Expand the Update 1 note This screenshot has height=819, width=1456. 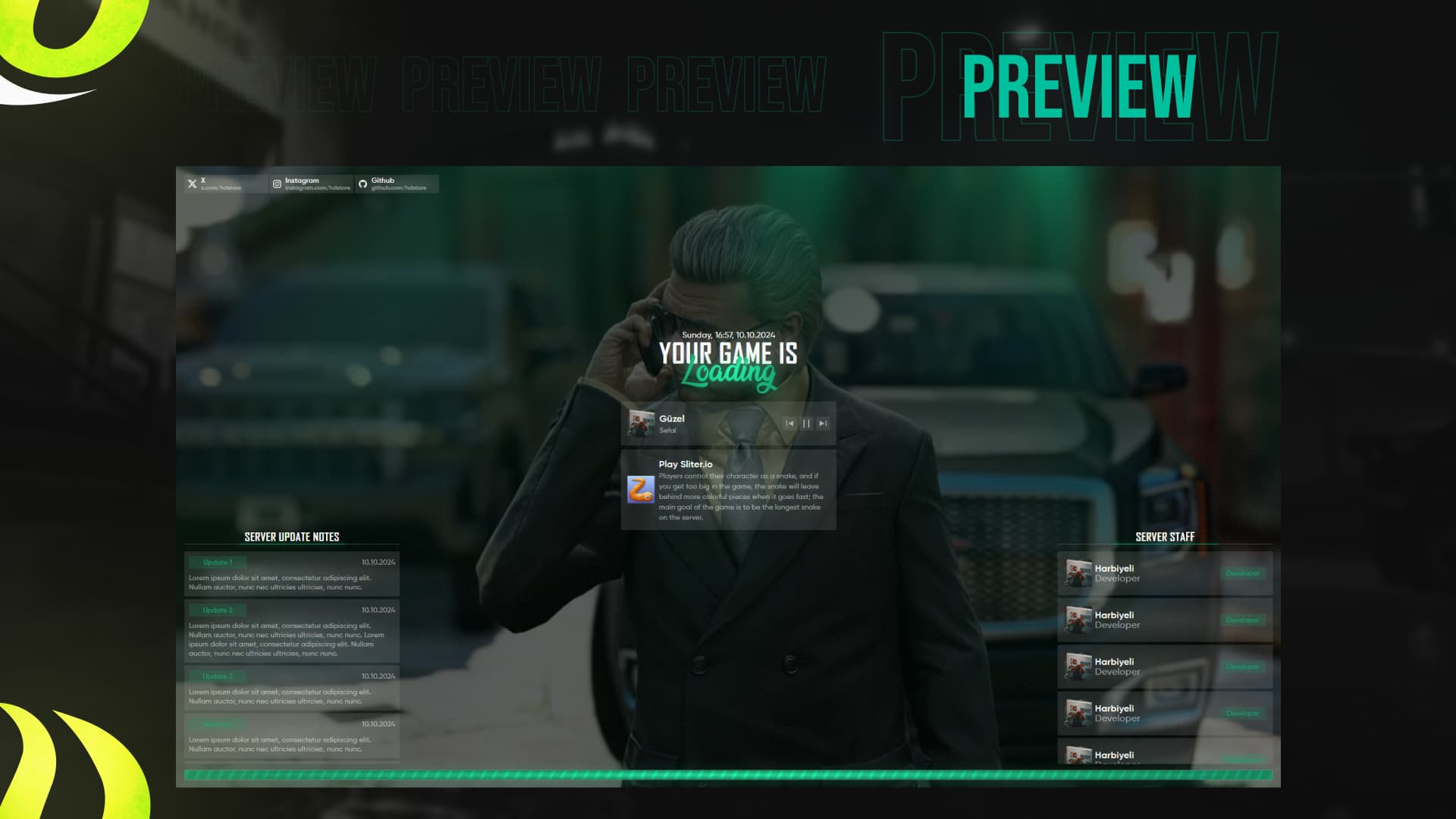[218, 561]
